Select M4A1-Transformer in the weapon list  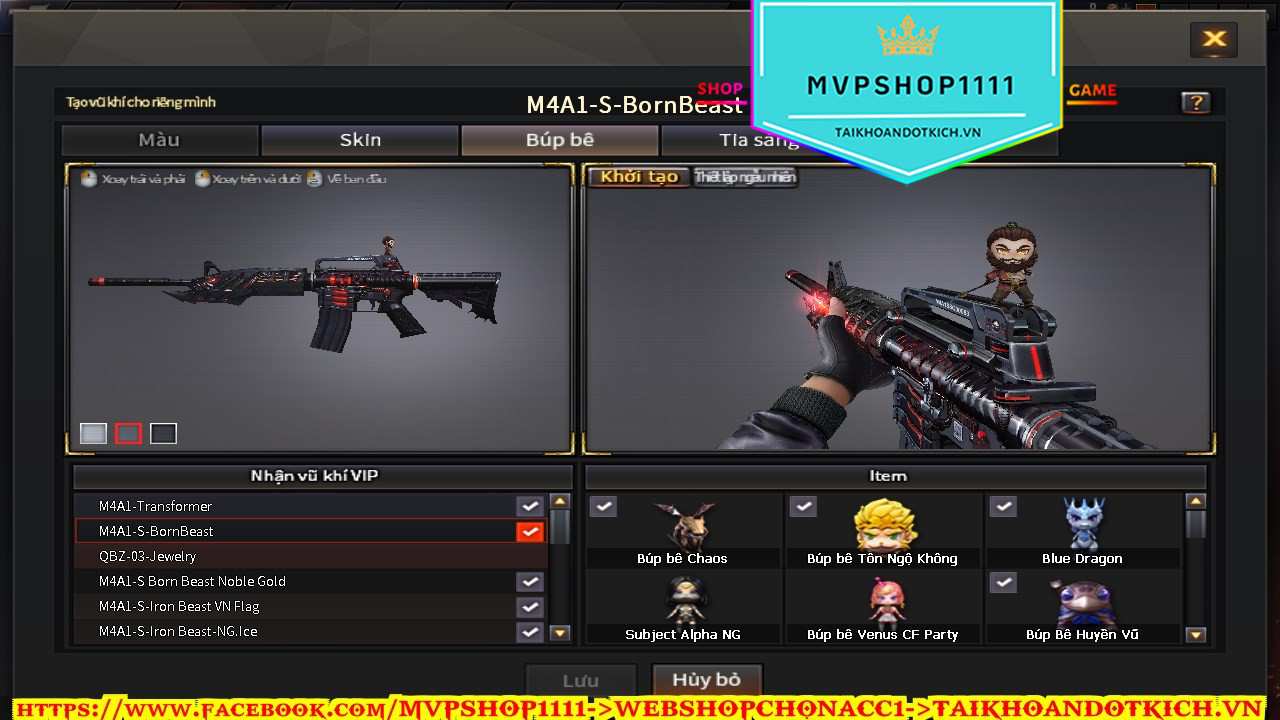[x=300, y=506]
